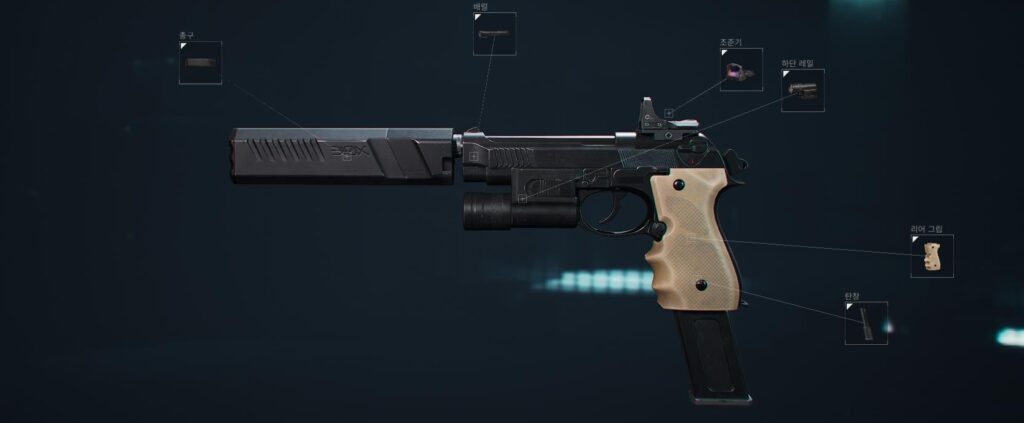
Task: Open the lower rail (하단 레일) slot
Action: tap(802, 90)
